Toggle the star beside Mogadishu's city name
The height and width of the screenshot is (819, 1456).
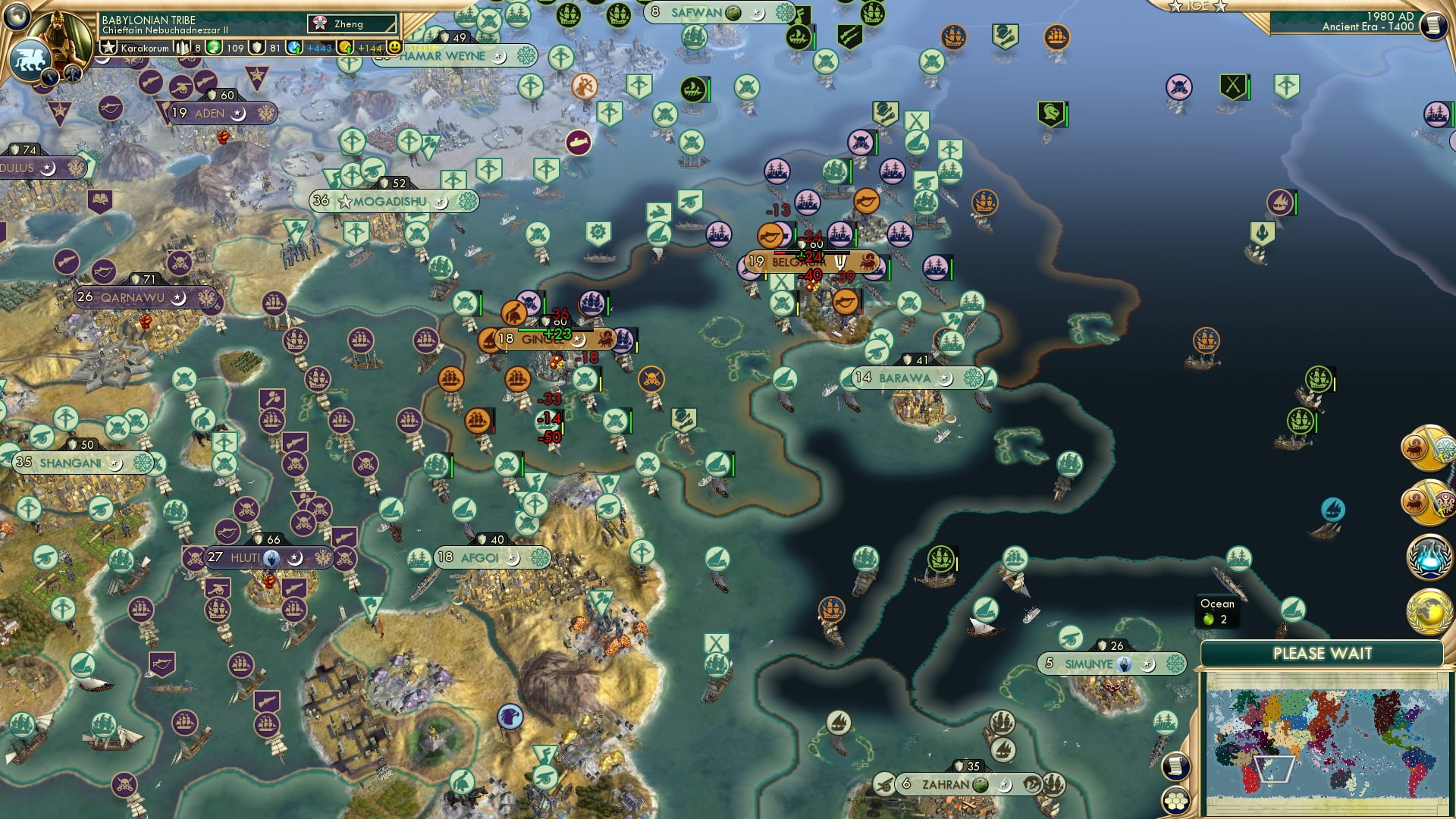point(346,202)
